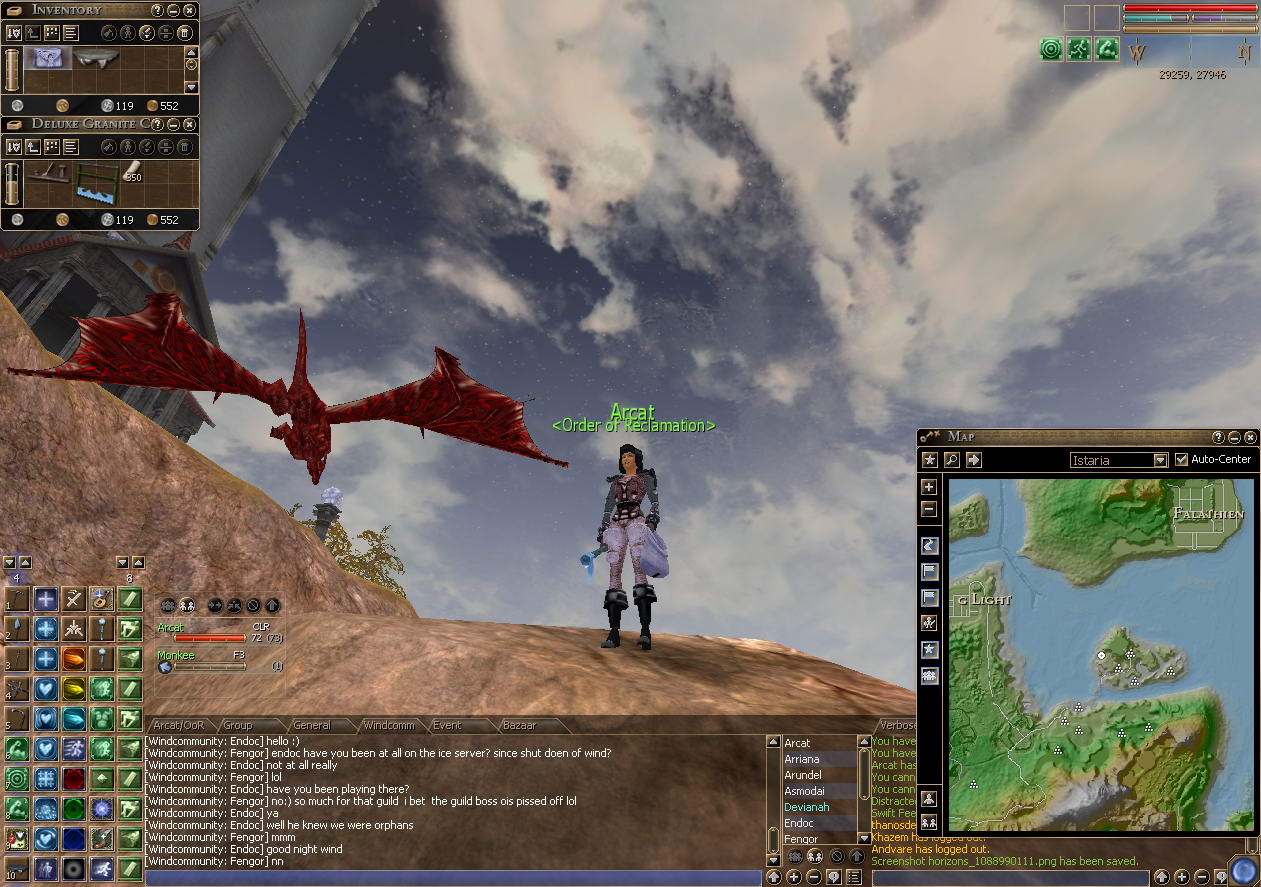Zoom out the map with minus button
Viewport: 1261px width, 887px height.
tap(929, 508)
